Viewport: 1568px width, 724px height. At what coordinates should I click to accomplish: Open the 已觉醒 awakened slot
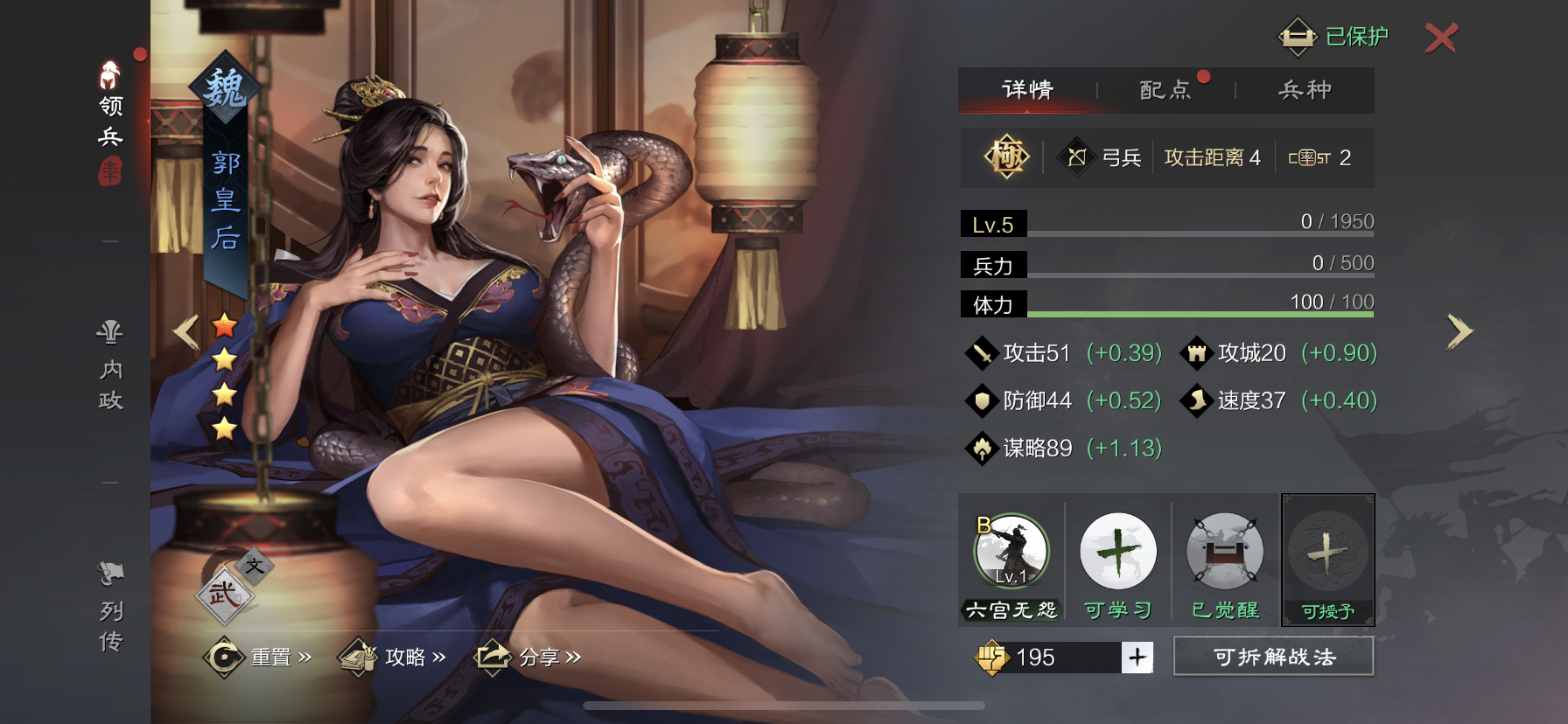point(1224,553)
